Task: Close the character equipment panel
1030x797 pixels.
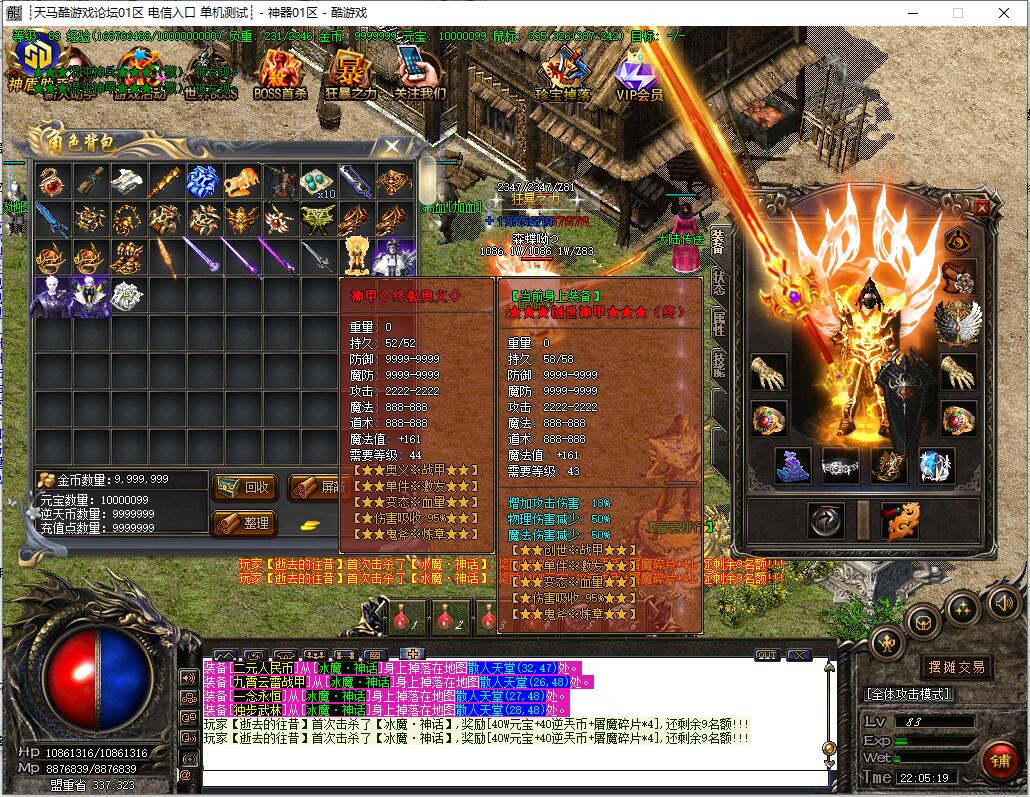Action: click(x=982, y=207)
